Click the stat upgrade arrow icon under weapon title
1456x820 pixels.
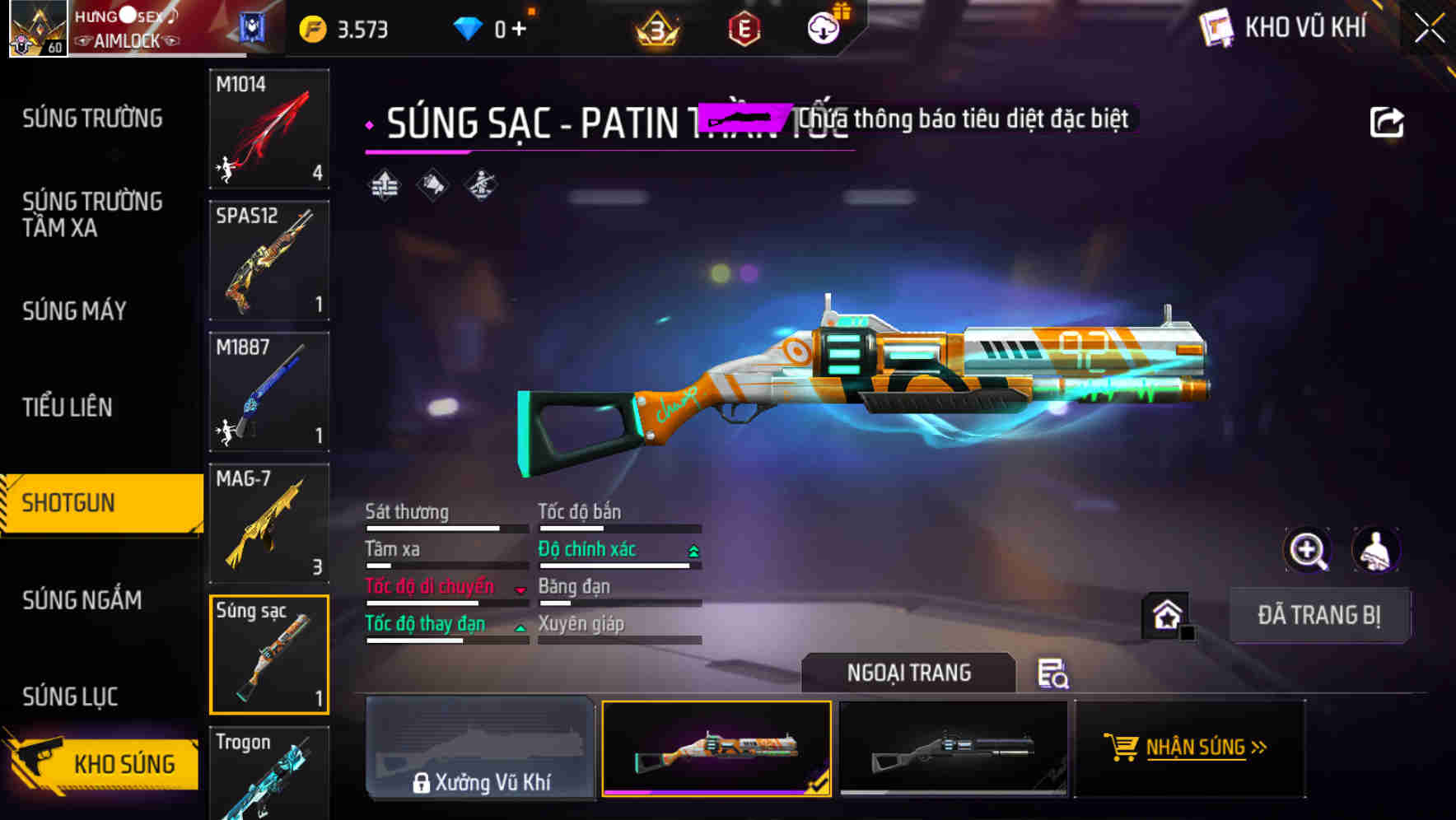[x=382, y=184]
